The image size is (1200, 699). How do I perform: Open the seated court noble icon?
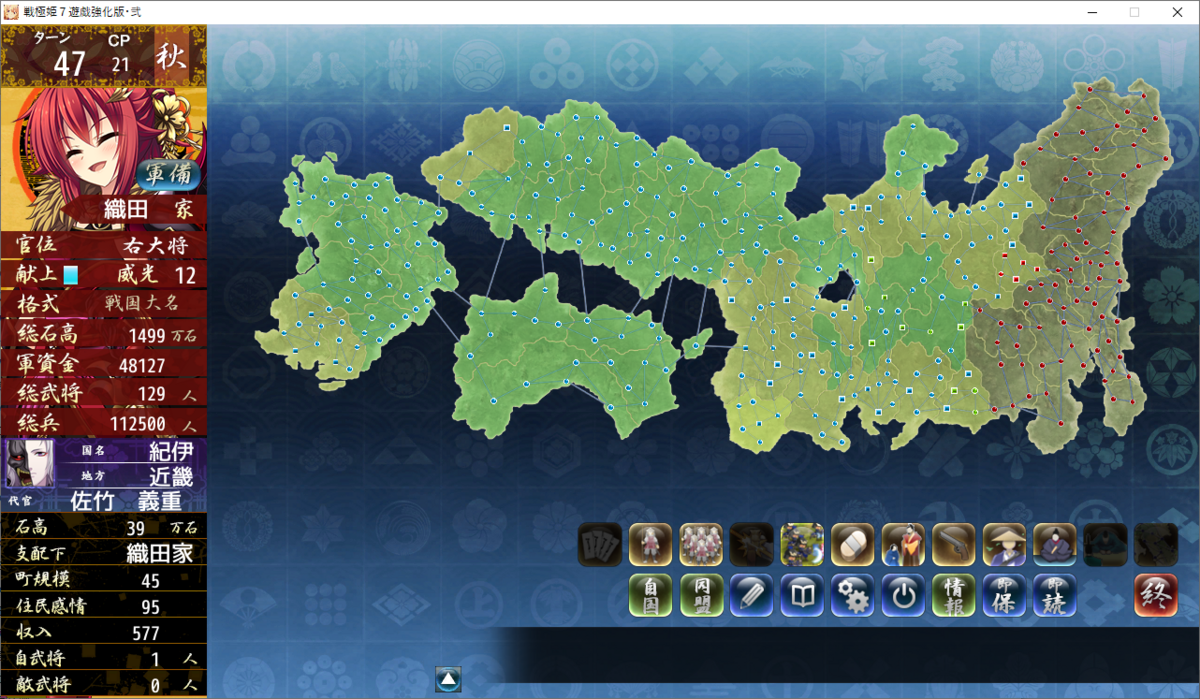[1054, 545]
